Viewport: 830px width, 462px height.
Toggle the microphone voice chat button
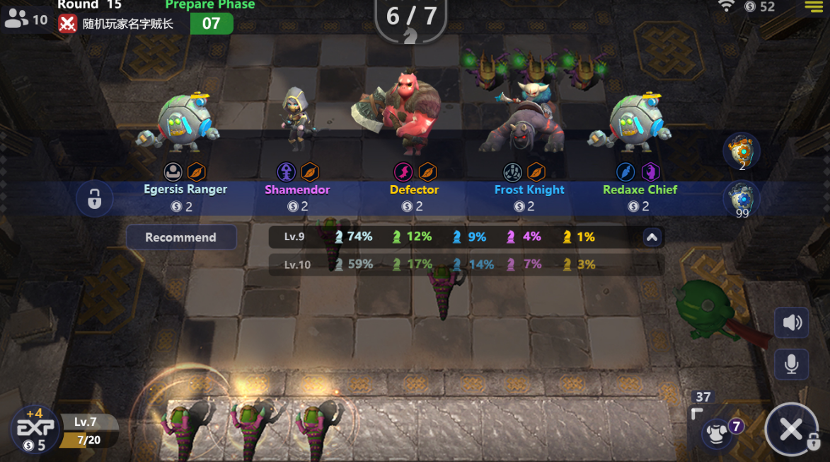pos(792,363)
